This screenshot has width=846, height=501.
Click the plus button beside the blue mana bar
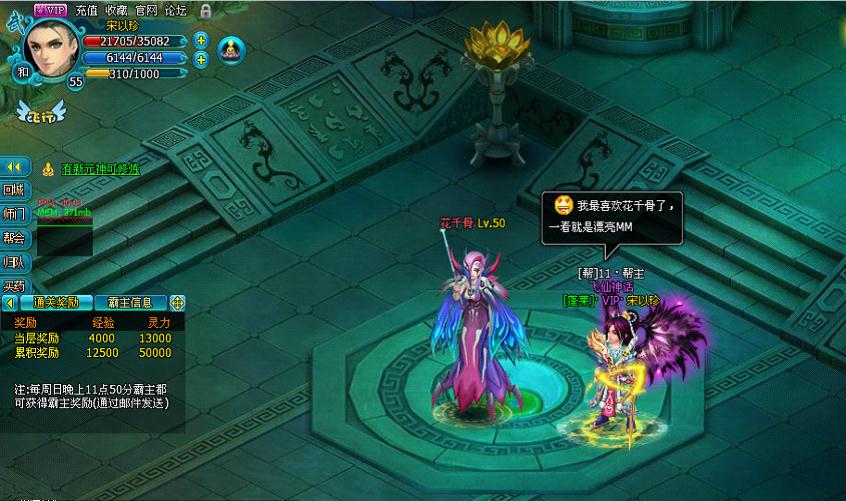pyautogui.click(x=201, y=59)
